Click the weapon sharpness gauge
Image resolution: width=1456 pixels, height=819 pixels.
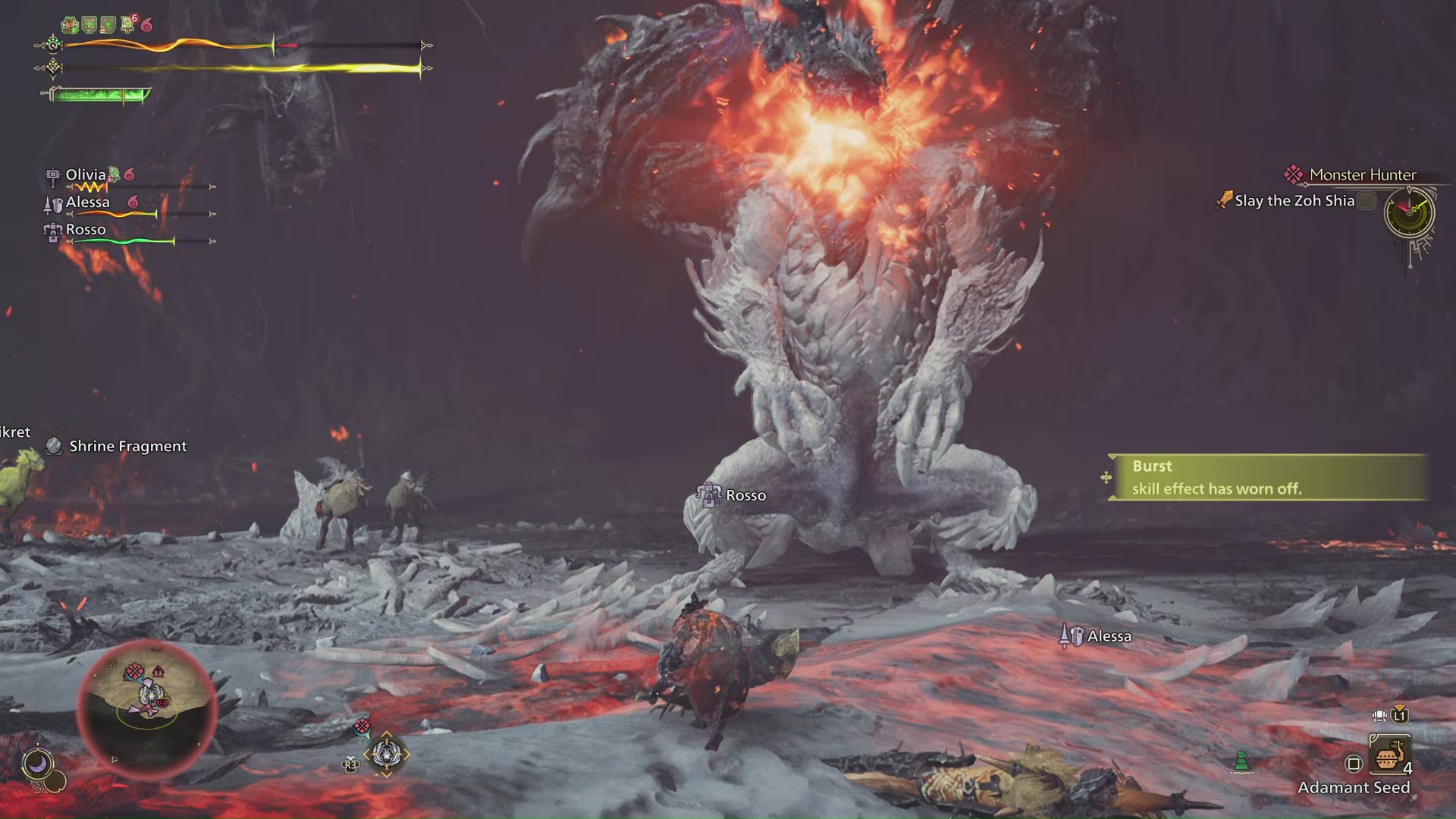(99, 95)
